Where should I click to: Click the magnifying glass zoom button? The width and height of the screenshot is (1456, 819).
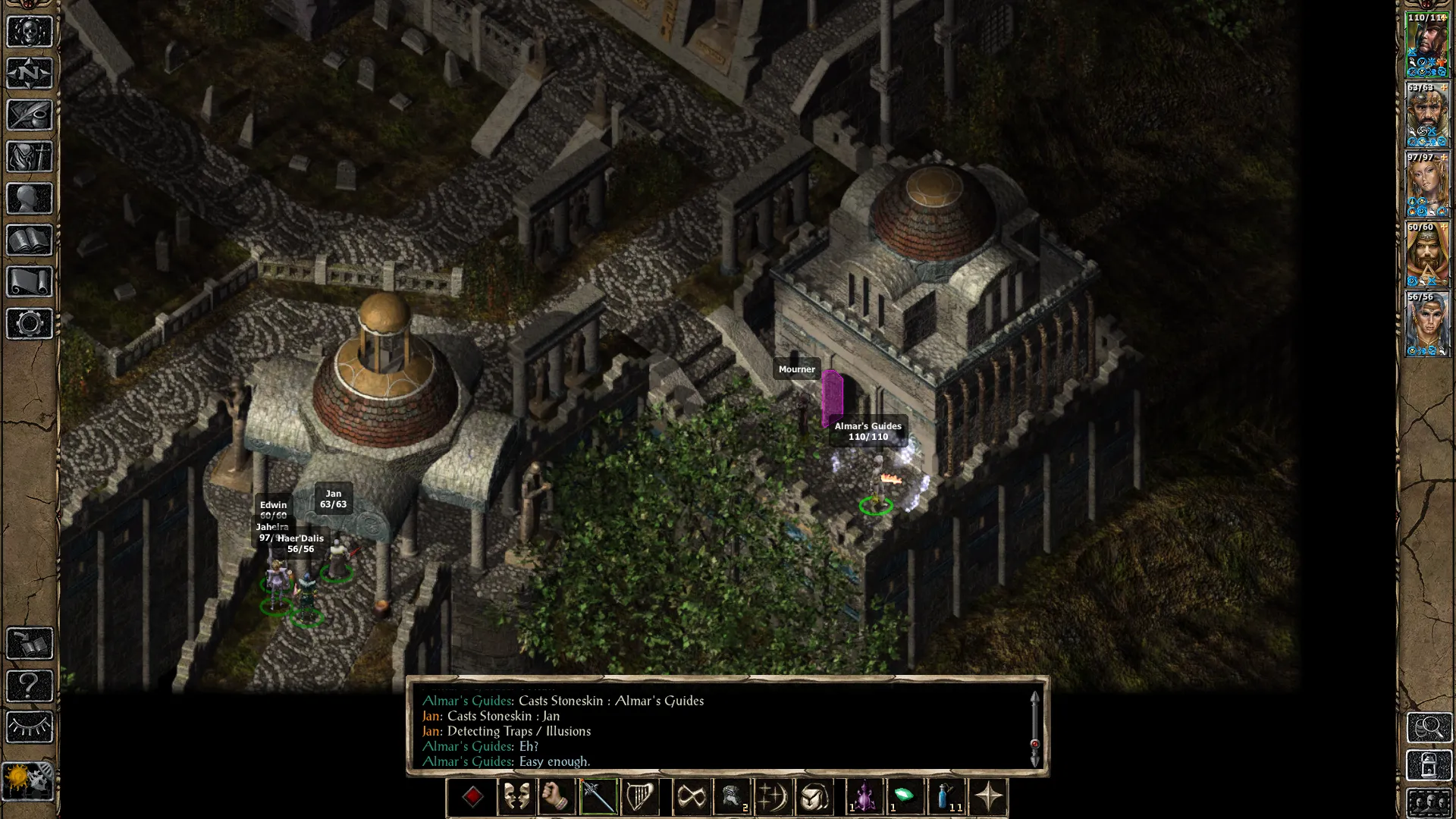click(x=1429, y=727)
